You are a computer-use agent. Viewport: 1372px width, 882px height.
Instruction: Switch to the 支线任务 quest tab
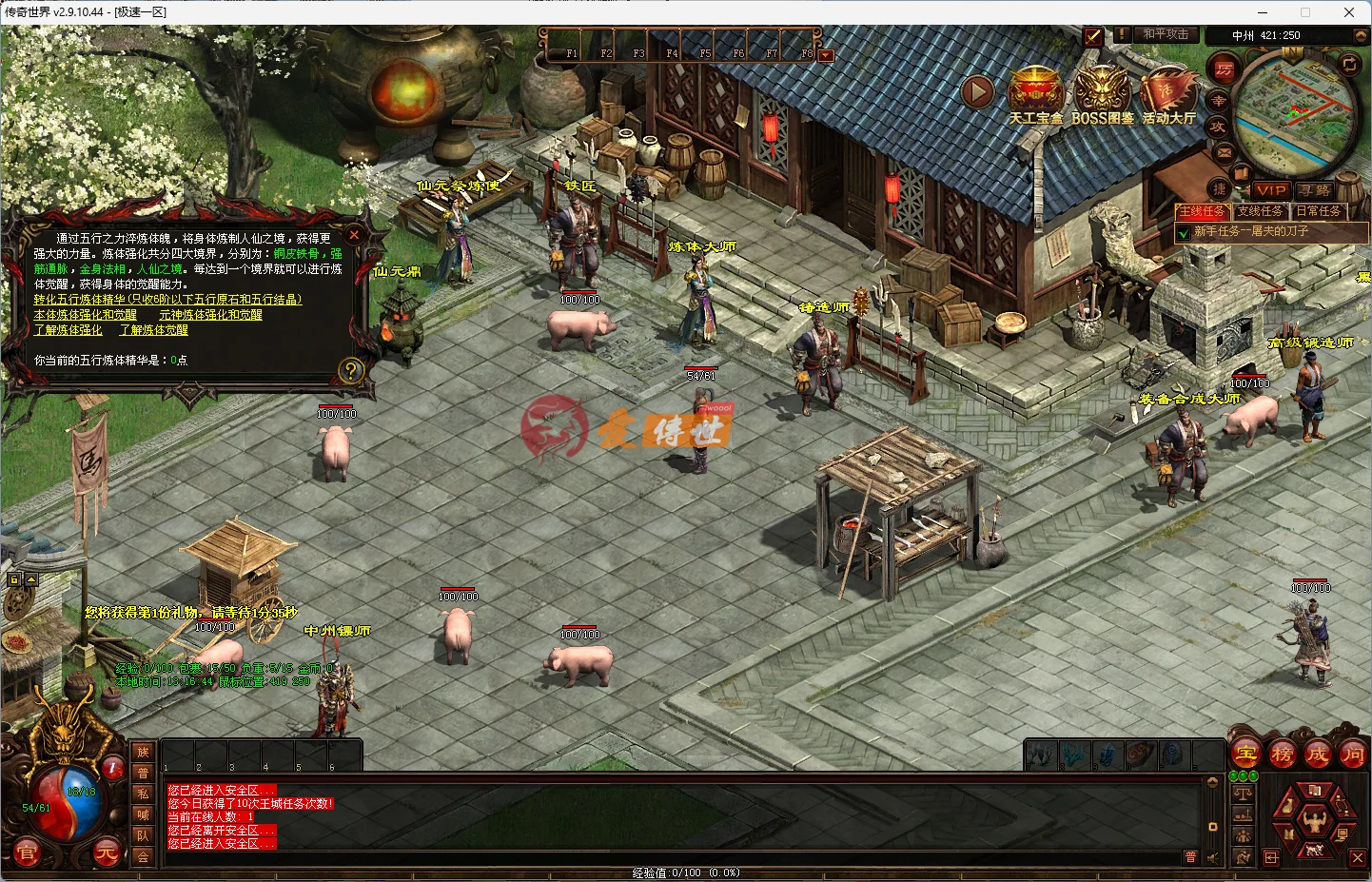tap(1262, 211)
